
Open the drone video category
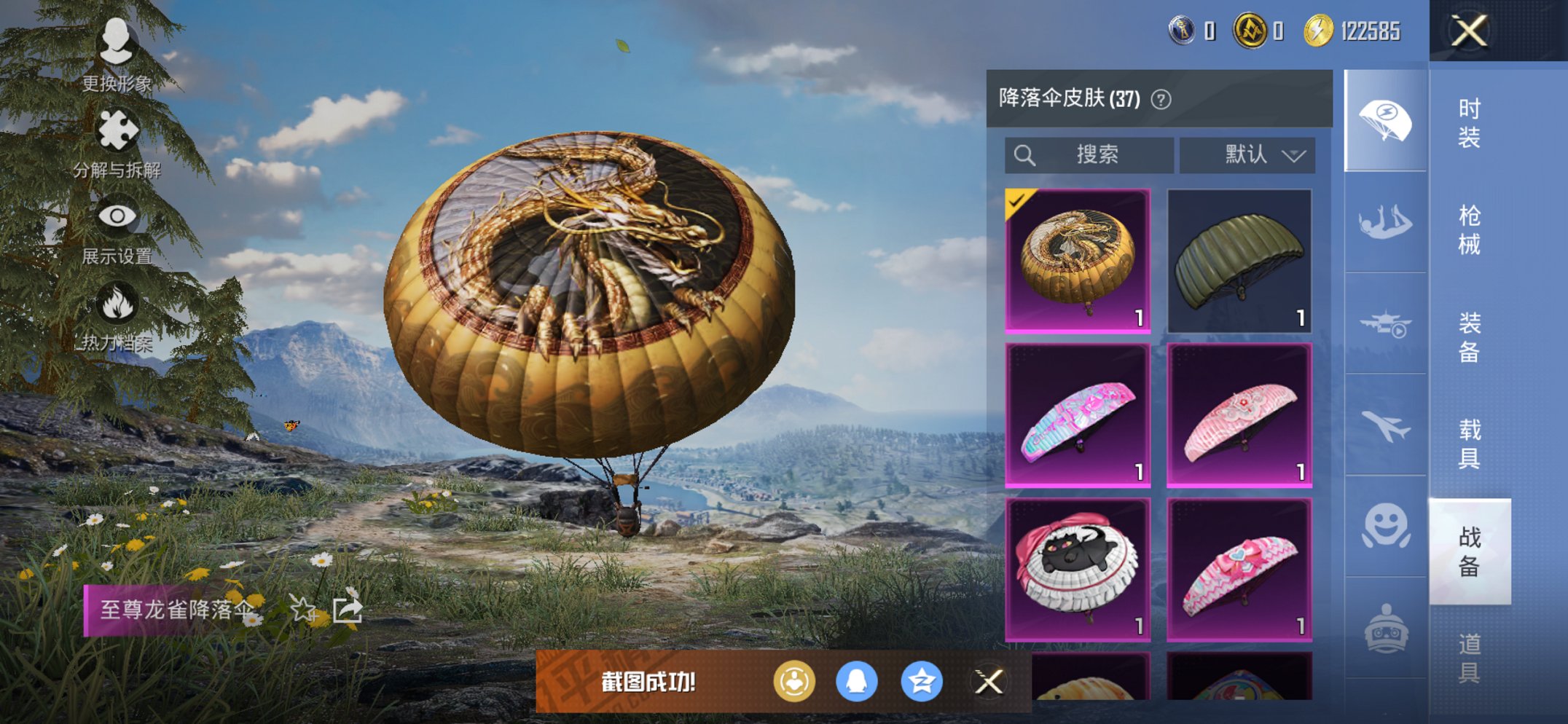1383,324
